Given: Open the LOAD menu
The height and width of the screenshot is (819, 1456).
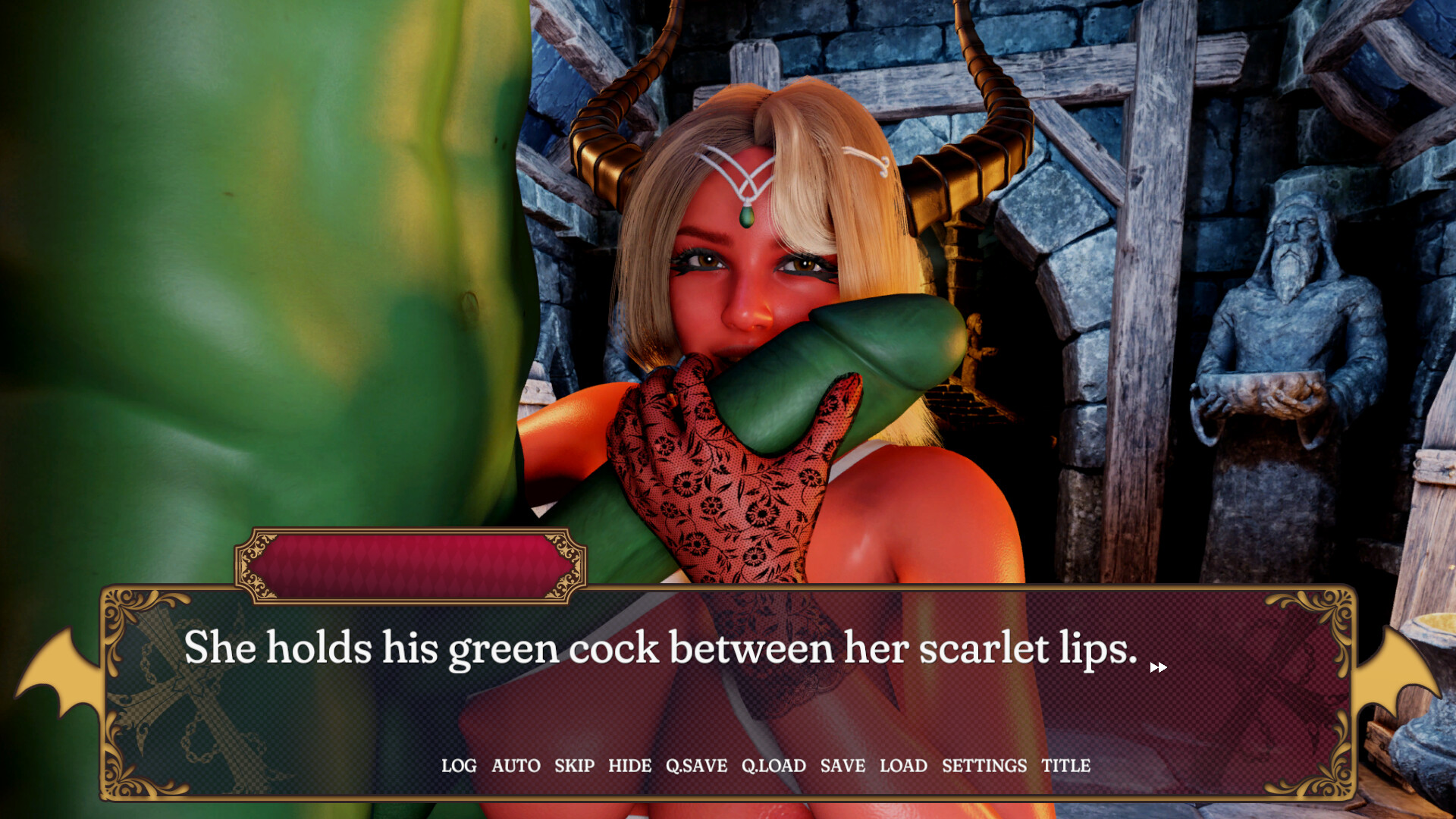Looking at the screenshot, I should [903, 766].
